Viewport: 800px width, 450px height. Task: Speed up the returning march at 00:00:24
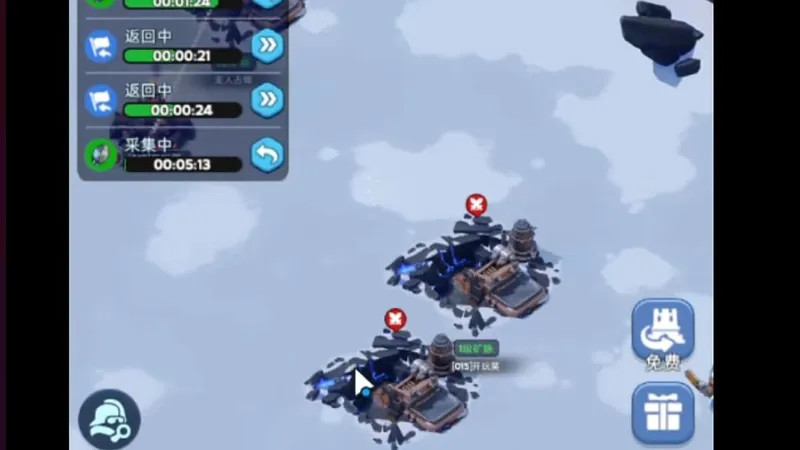[x=267, y=100]
